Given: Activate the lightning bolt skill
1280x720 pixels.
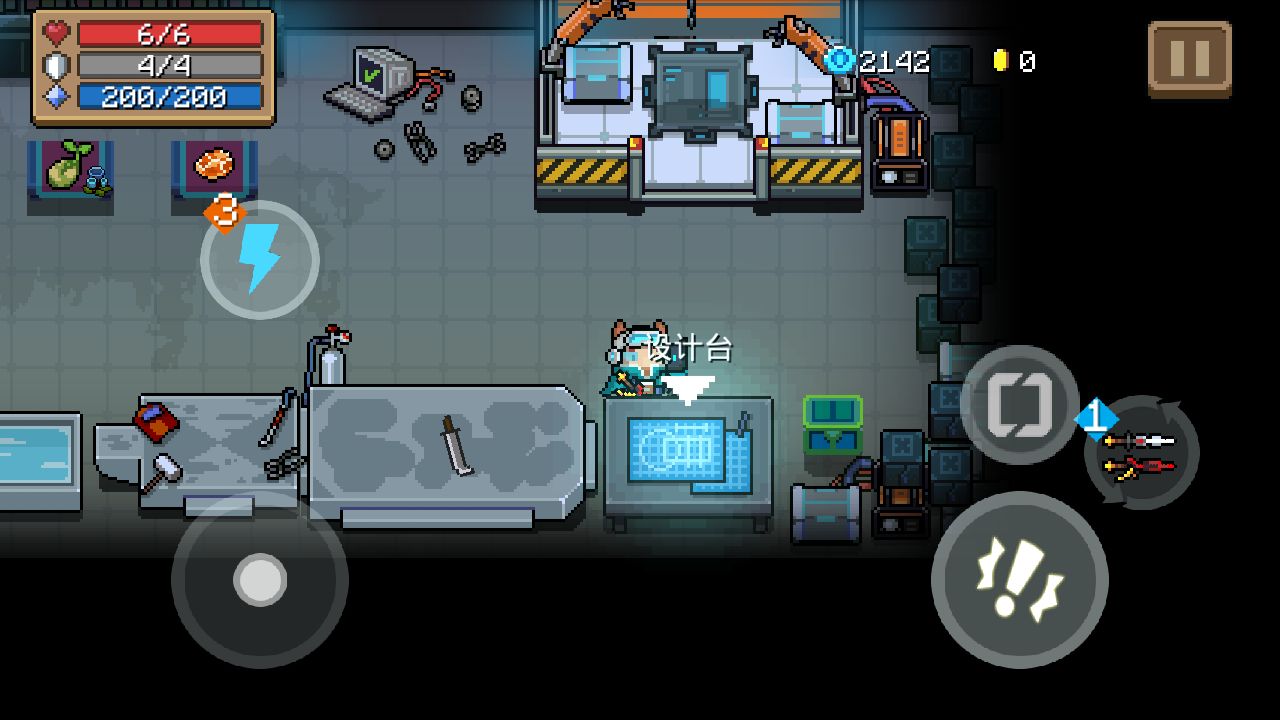Looking at the screenshot, I should point(260,259).
